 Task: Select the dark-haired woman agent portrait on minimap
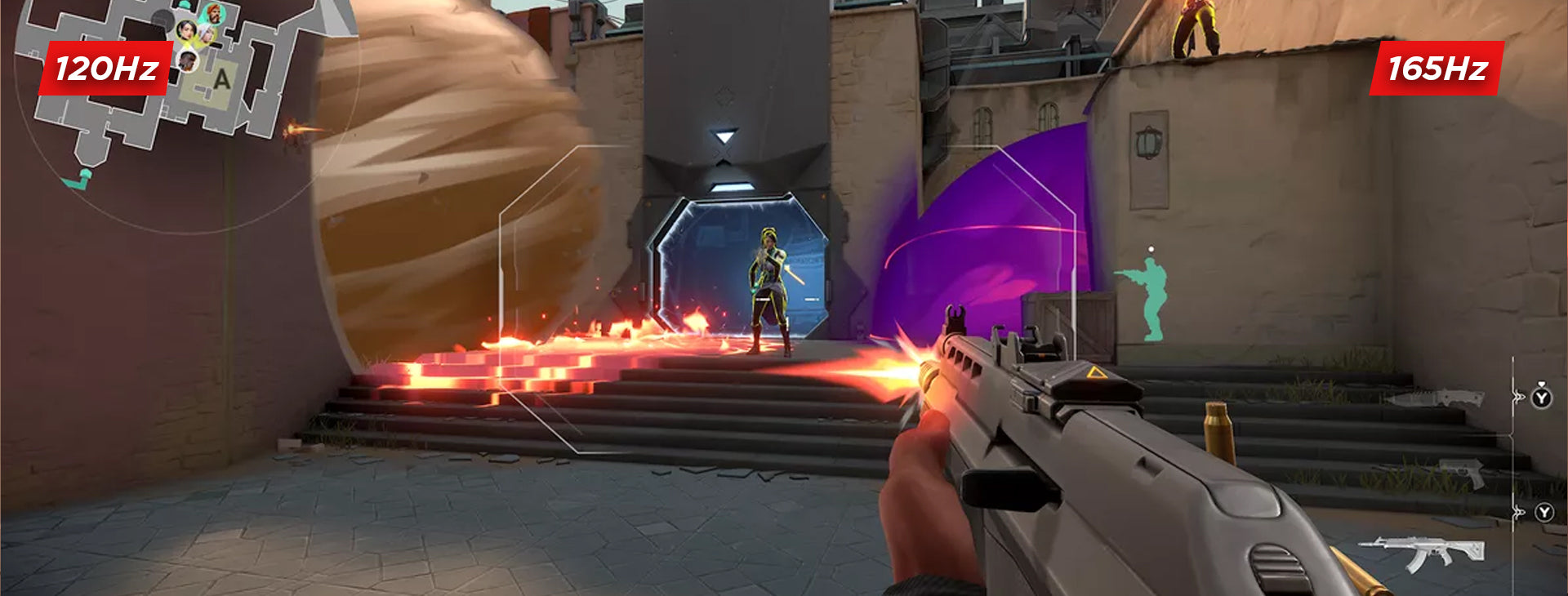click(x=186, y=31)
